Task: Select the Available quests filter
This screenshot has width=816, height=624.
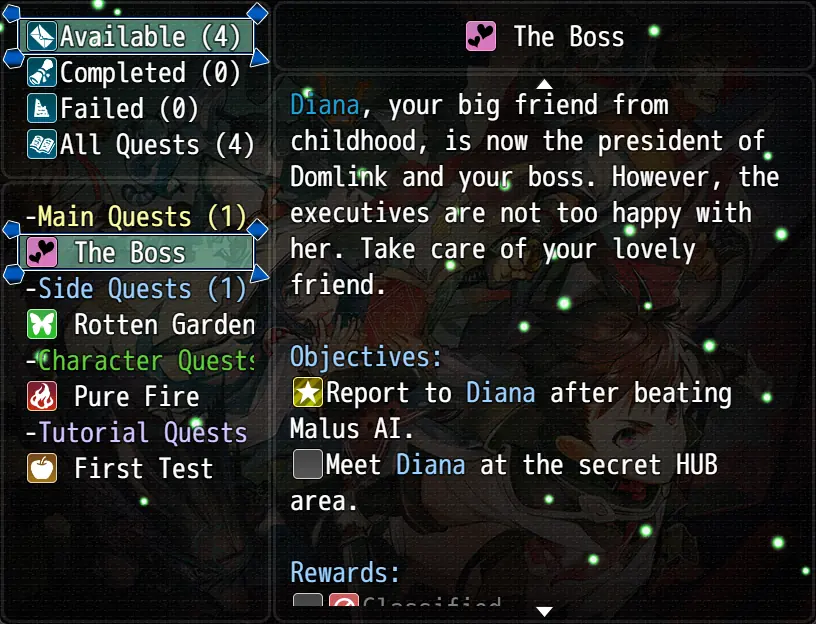Action: pyautogui.click(x=136, y=37)
